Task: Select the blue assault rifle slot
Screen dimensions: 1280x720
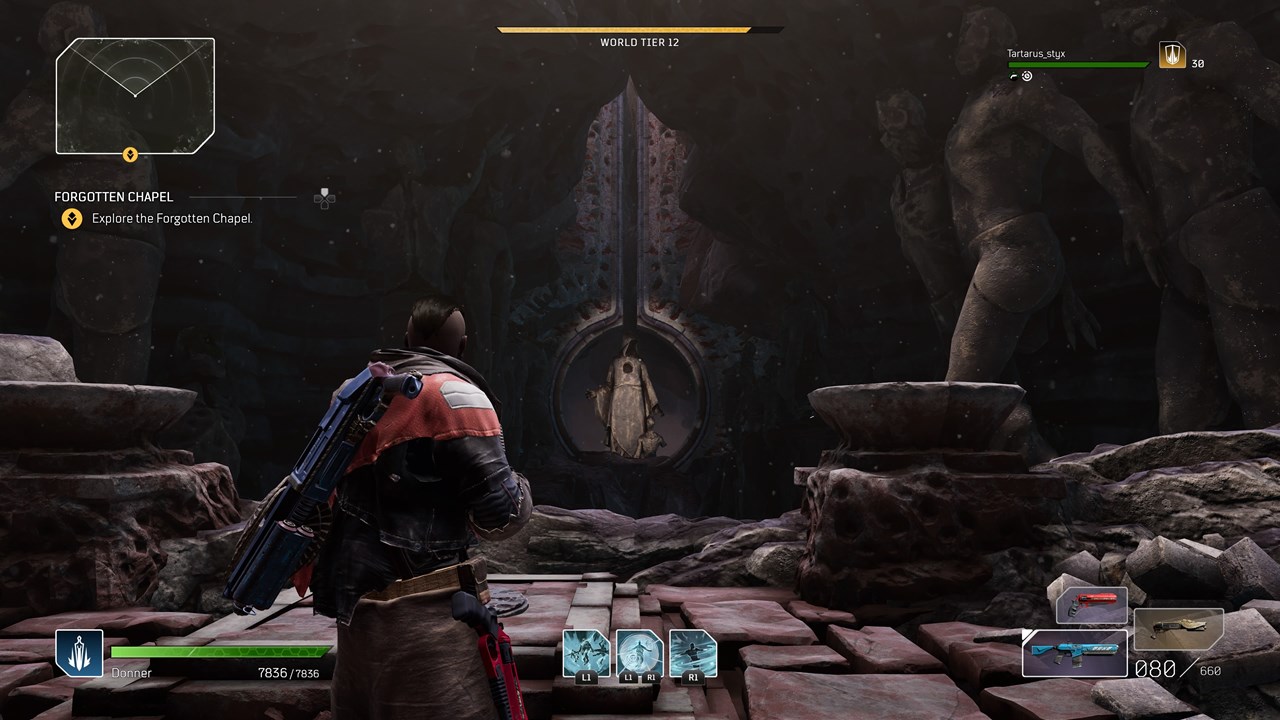Action: tap(1074, 653)
